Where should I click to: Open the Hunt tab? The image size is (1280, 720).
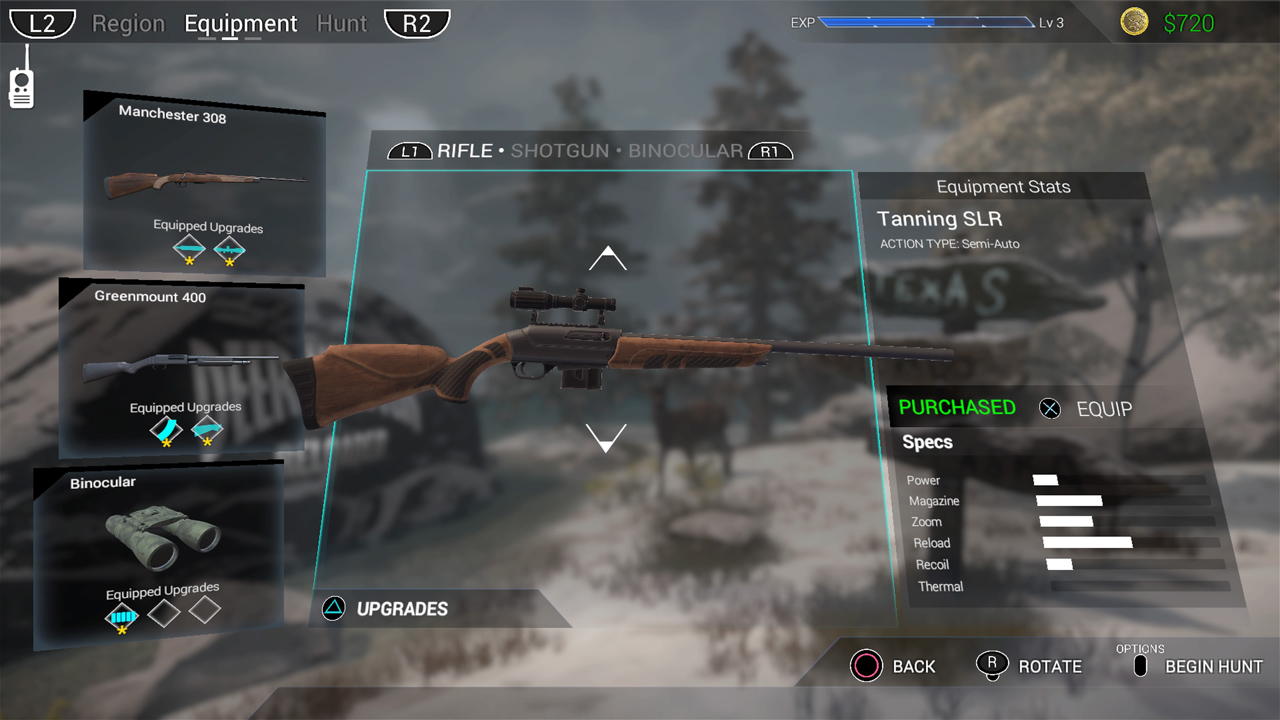342,24
